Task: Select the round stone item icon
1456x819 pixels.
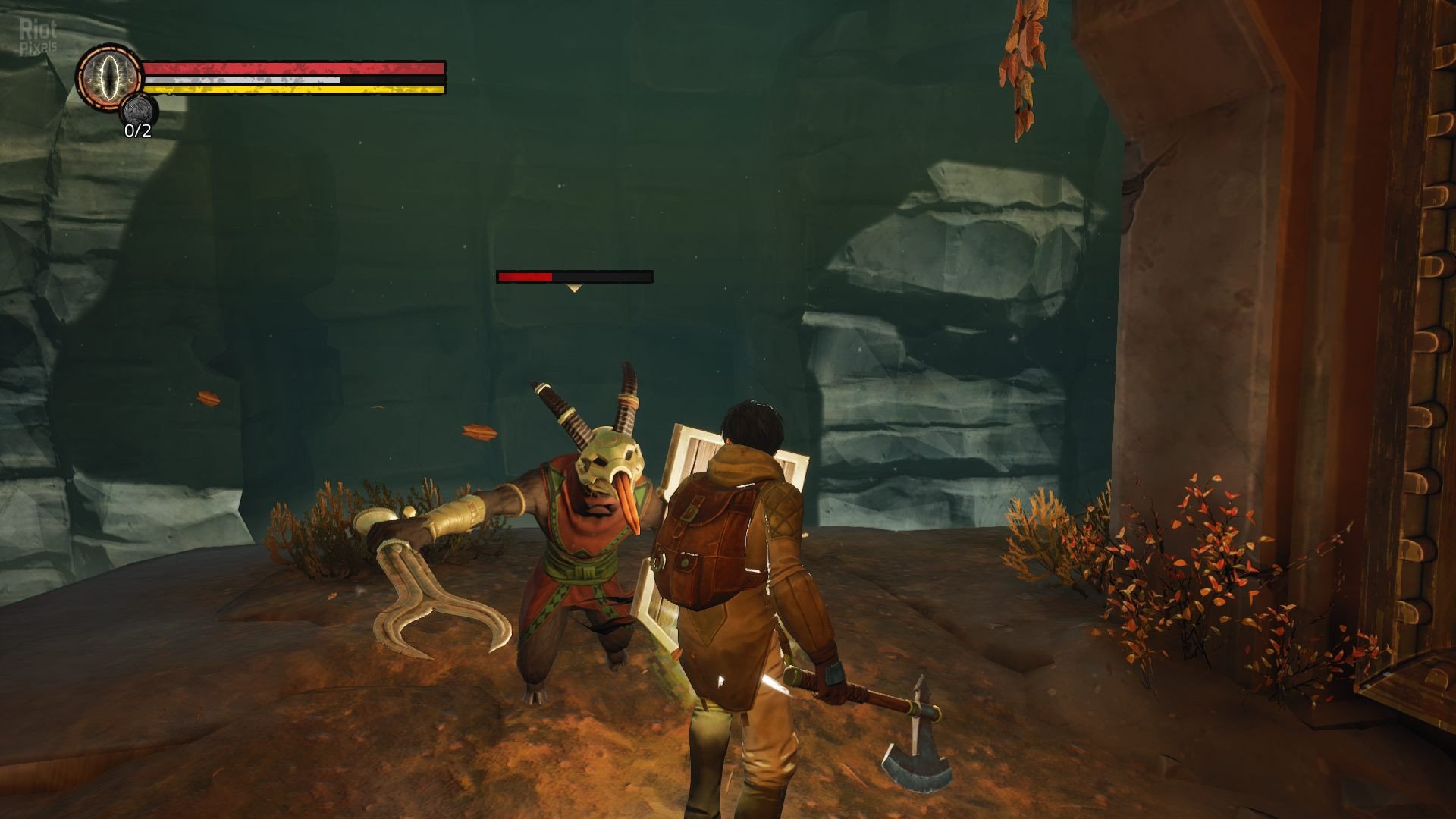Action: (x=139, y=111)
